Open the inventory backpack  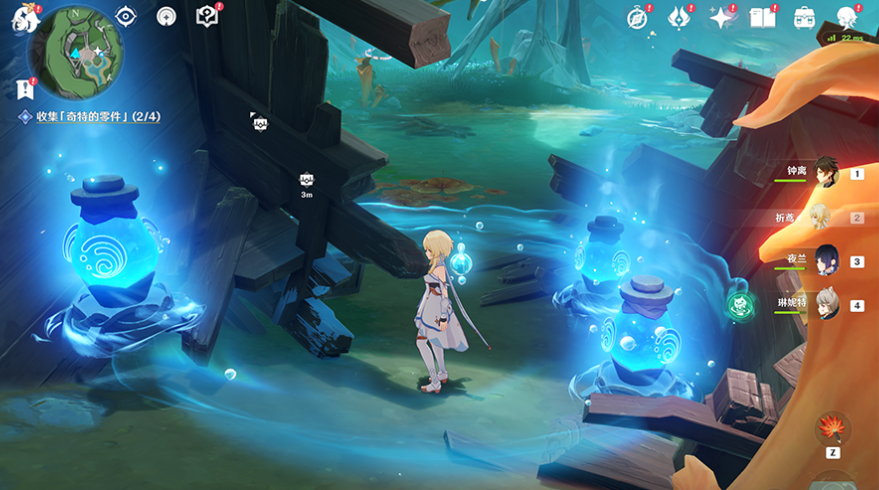(804, 17)
